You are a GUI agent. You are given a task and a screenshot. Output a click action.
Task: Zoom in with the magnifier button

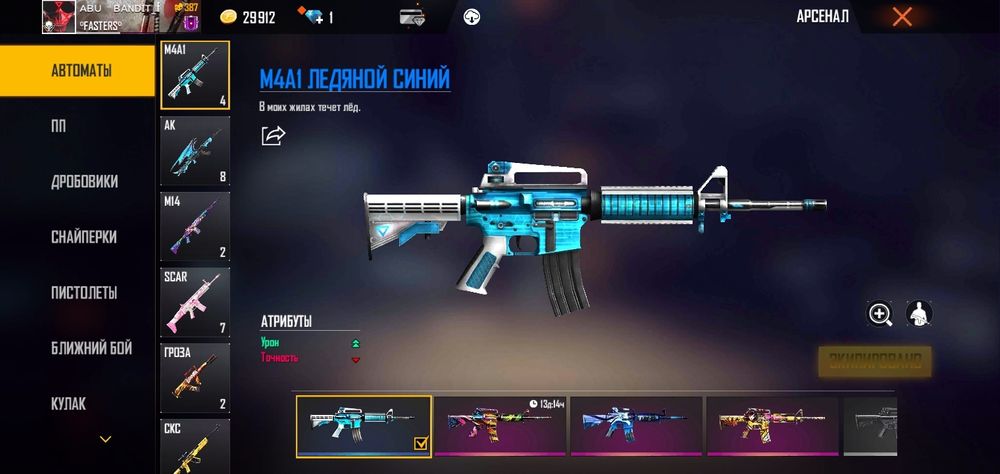coord(880,314)
